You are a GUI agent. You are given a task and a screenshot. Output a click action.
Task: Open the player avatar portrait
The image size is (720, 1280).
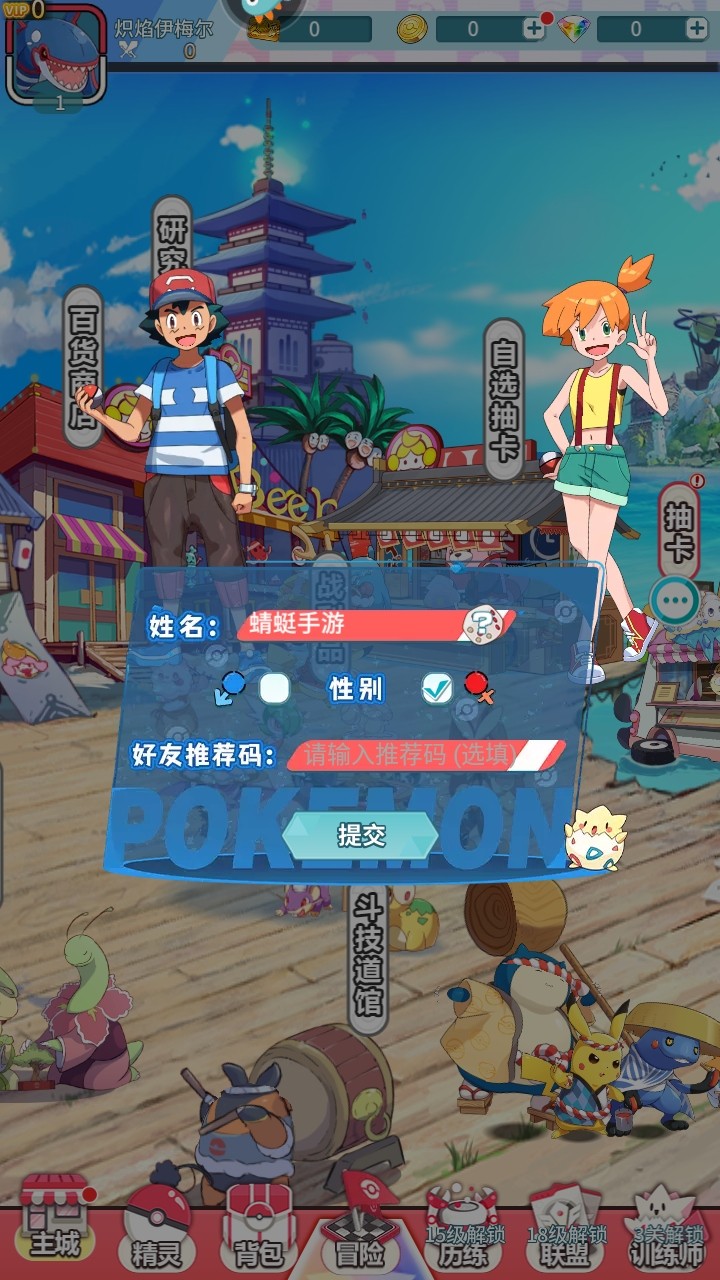click(x=57, y=55)
